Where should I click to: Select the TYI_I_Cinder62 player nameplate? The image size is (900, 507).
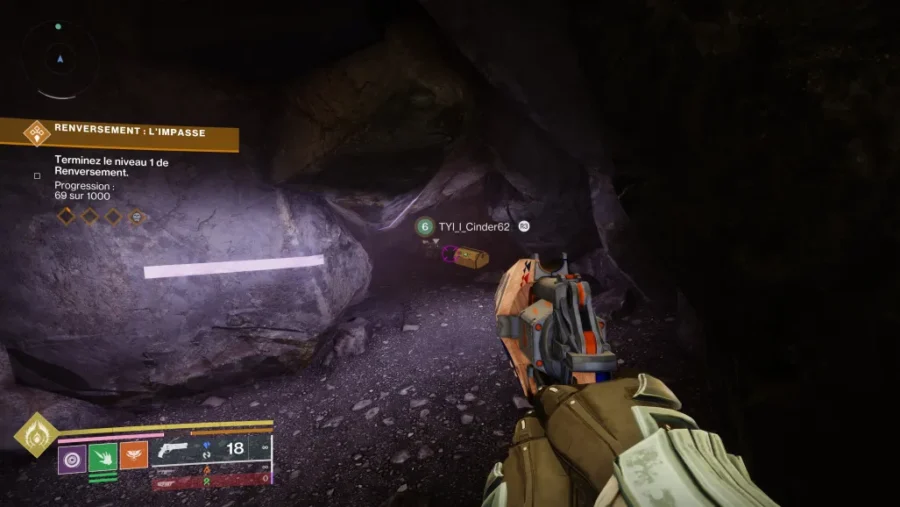pyautogui.click(x=473, y=227)
